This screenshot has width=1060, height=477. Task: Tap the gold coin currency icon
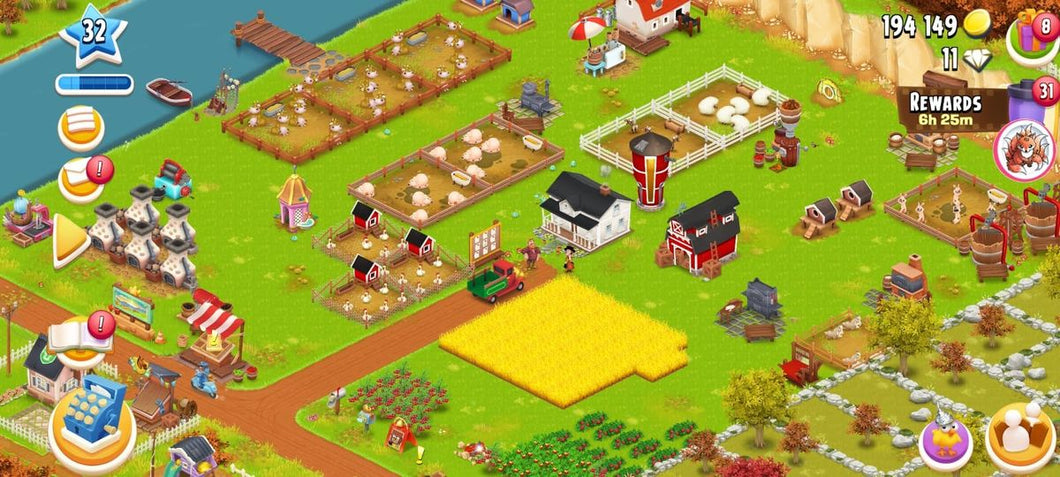click(x=976, y=26)
